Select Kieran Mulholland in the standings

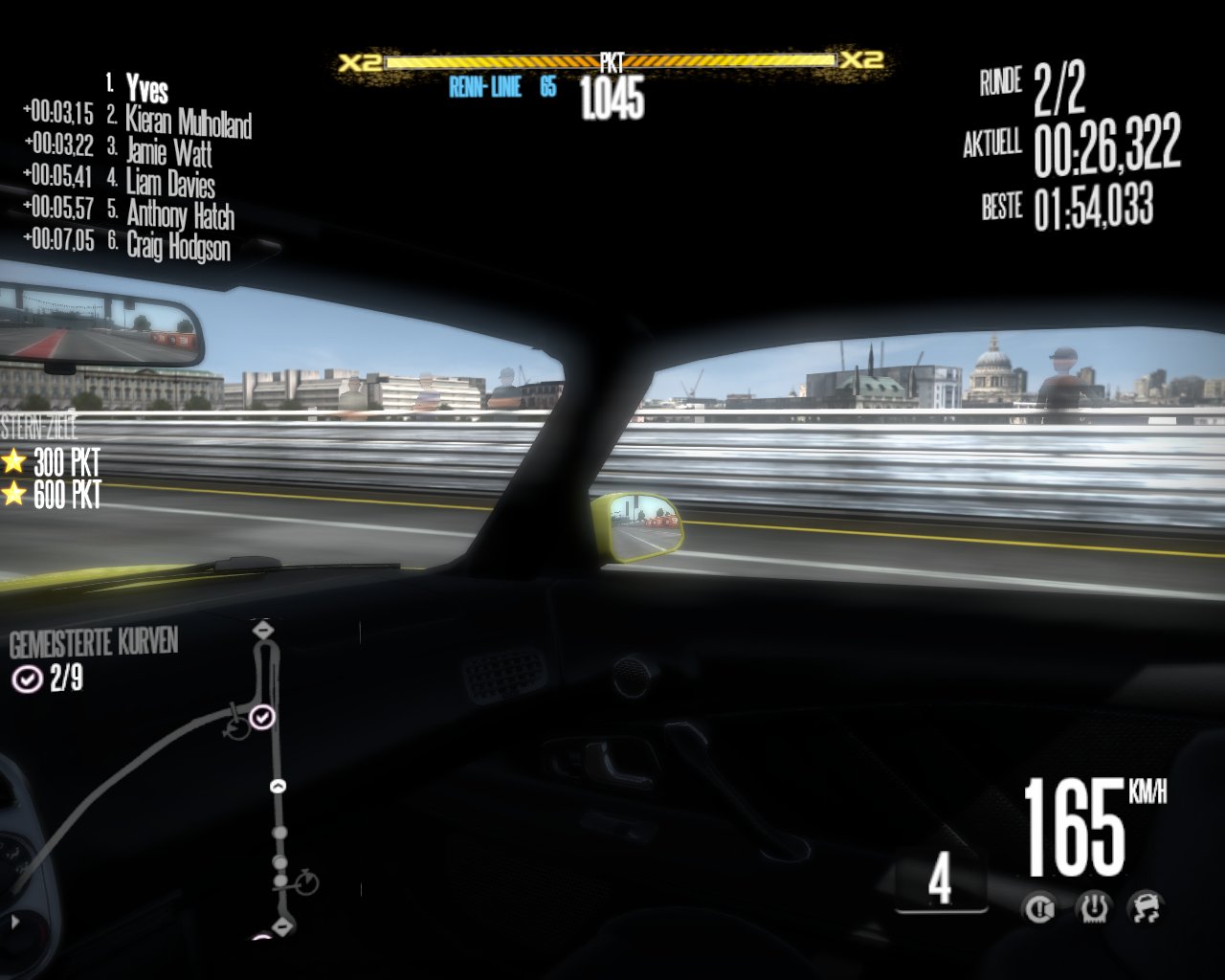click(x=189, y=122)
